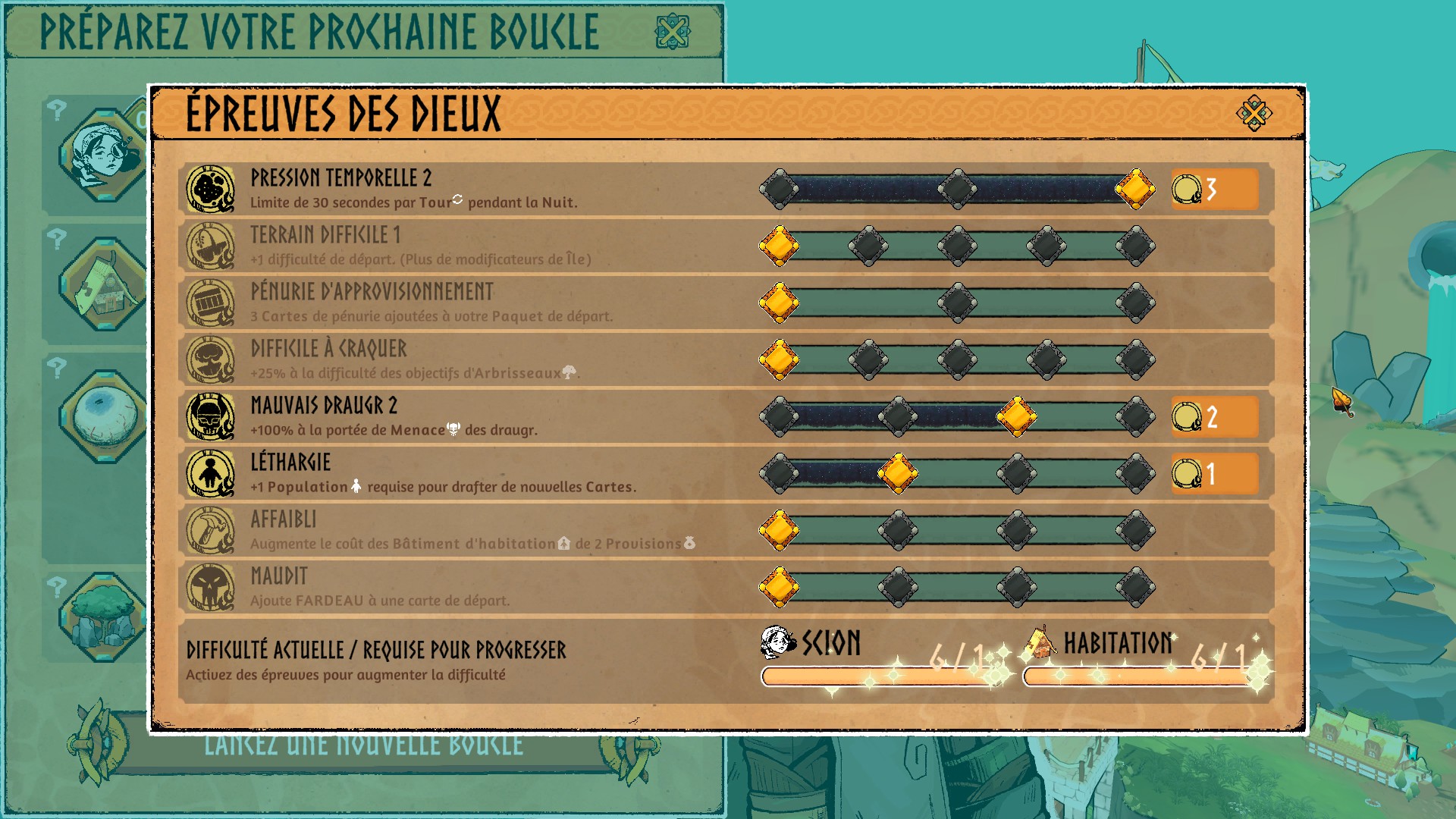Screen dimensions: 1456x819
Task: Enable the Difficile à Craquer trial icon
Action: coord(210,359)
